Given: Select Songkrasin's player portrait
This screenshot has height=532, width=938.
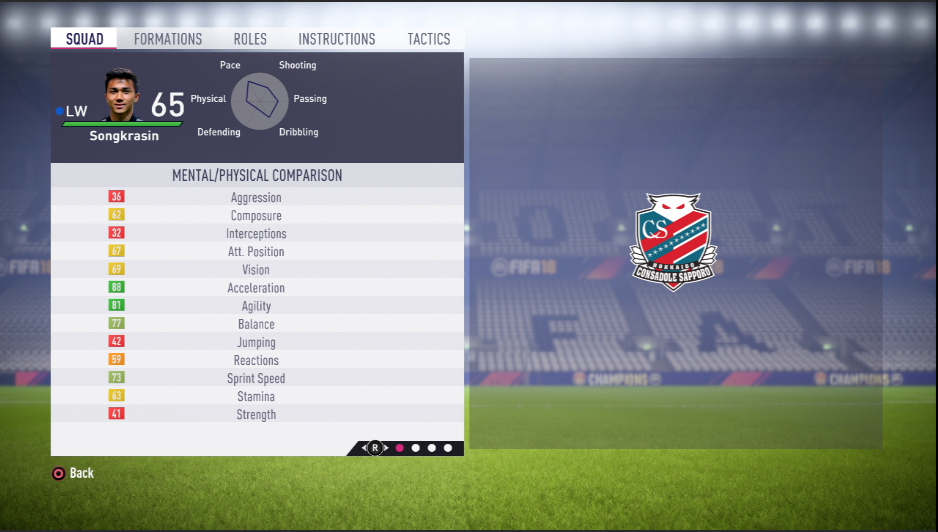Looking at the screenshot, I should coord(122,95).
